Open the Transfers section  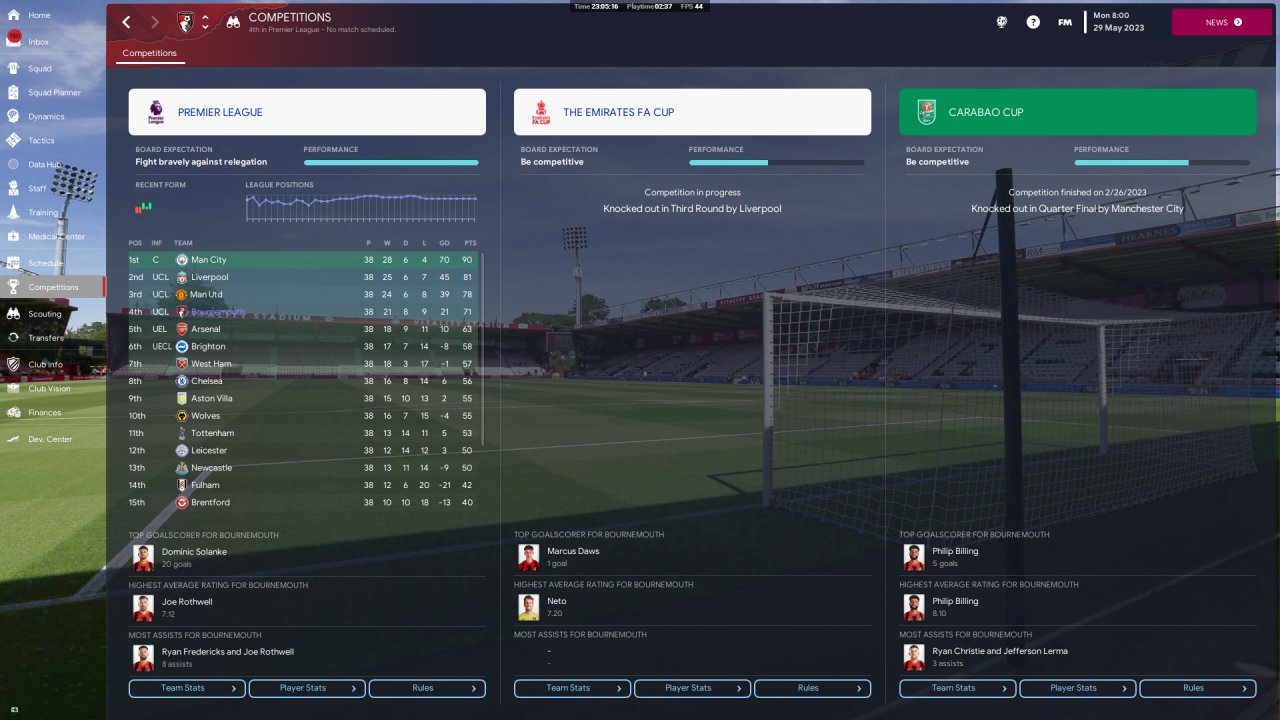46,338
